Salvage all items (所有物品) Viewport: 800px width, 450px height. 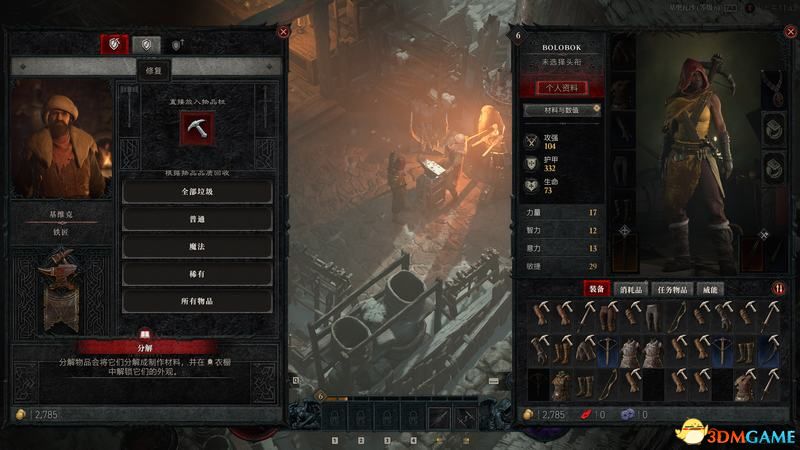[197, 300]
